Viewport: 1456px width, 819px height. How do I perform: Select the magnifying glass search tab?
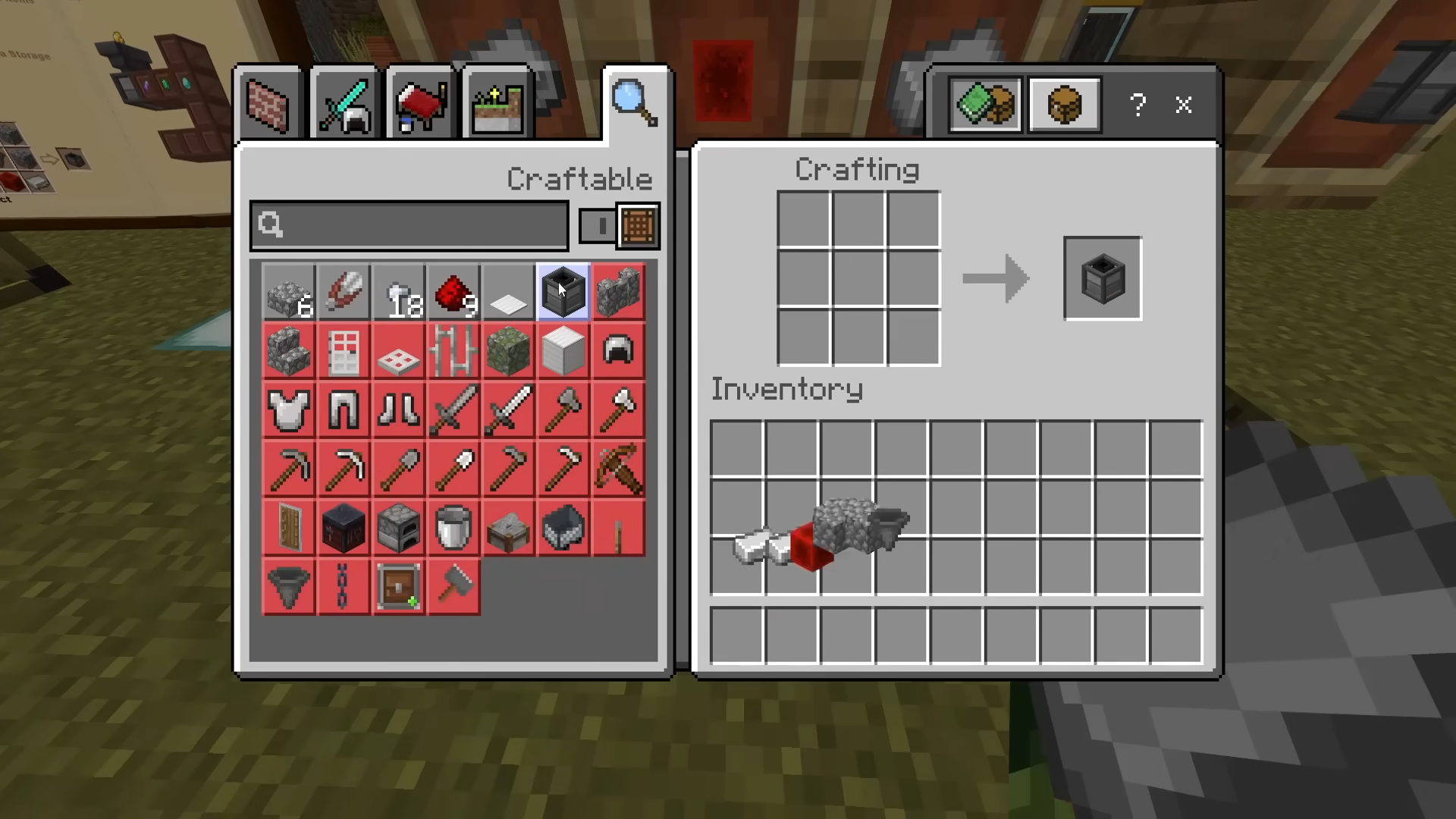tap(635, 103)
